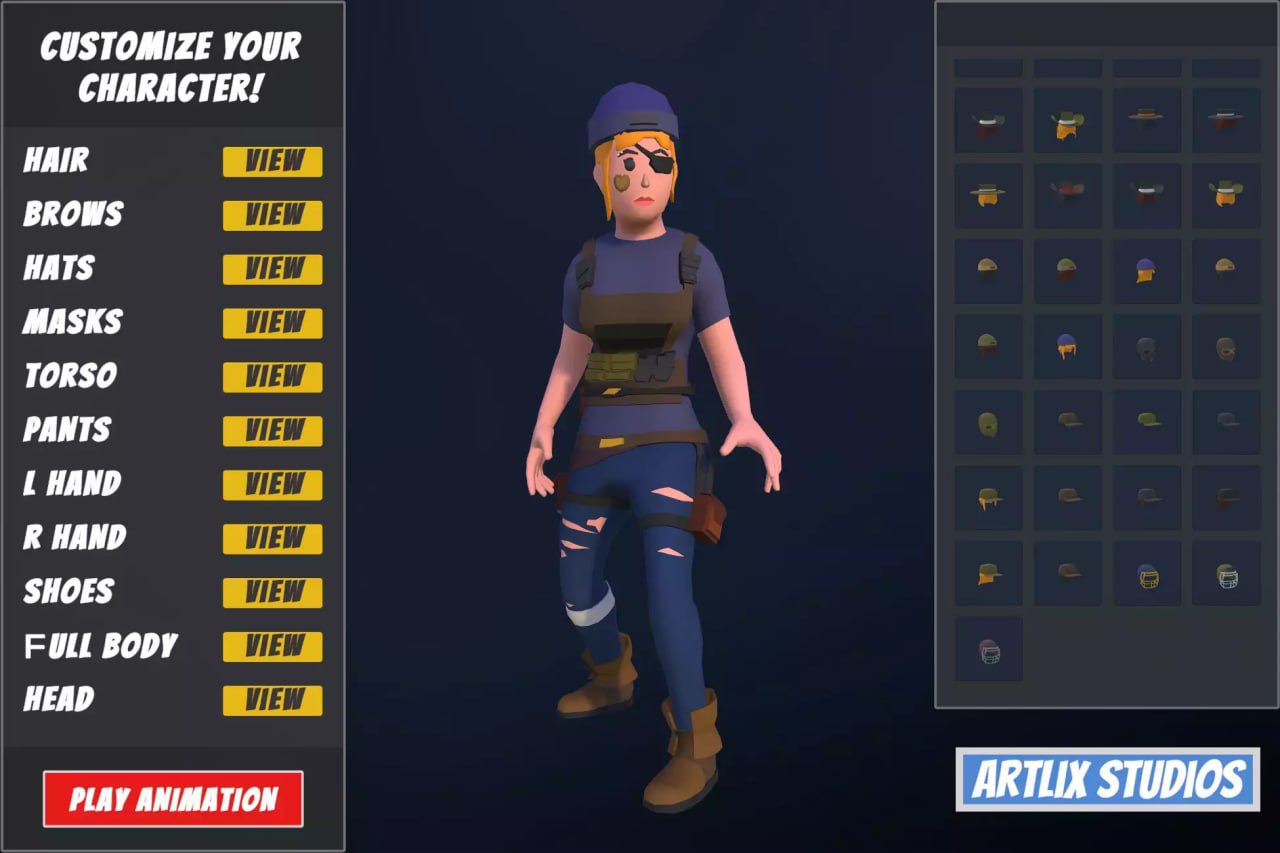Select the purple football helmet thumbnail
The height and width of the screenshot is (853, 1280).
(988, 650)
